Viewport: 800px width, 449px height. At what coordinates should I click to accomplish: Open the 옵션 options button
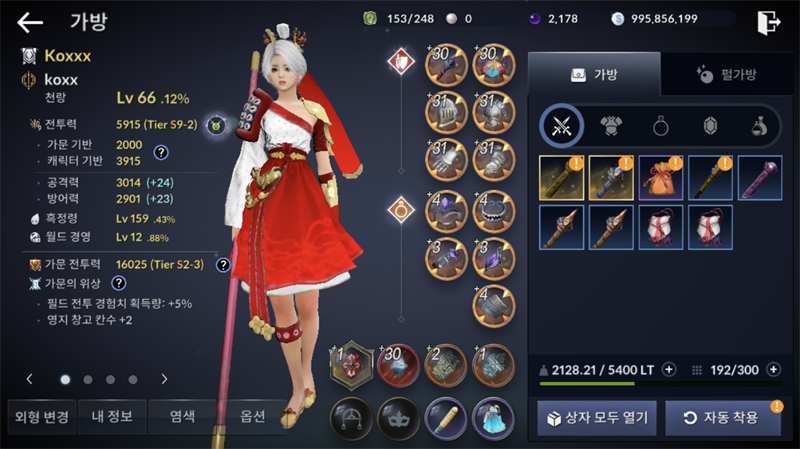pos(252,417)
